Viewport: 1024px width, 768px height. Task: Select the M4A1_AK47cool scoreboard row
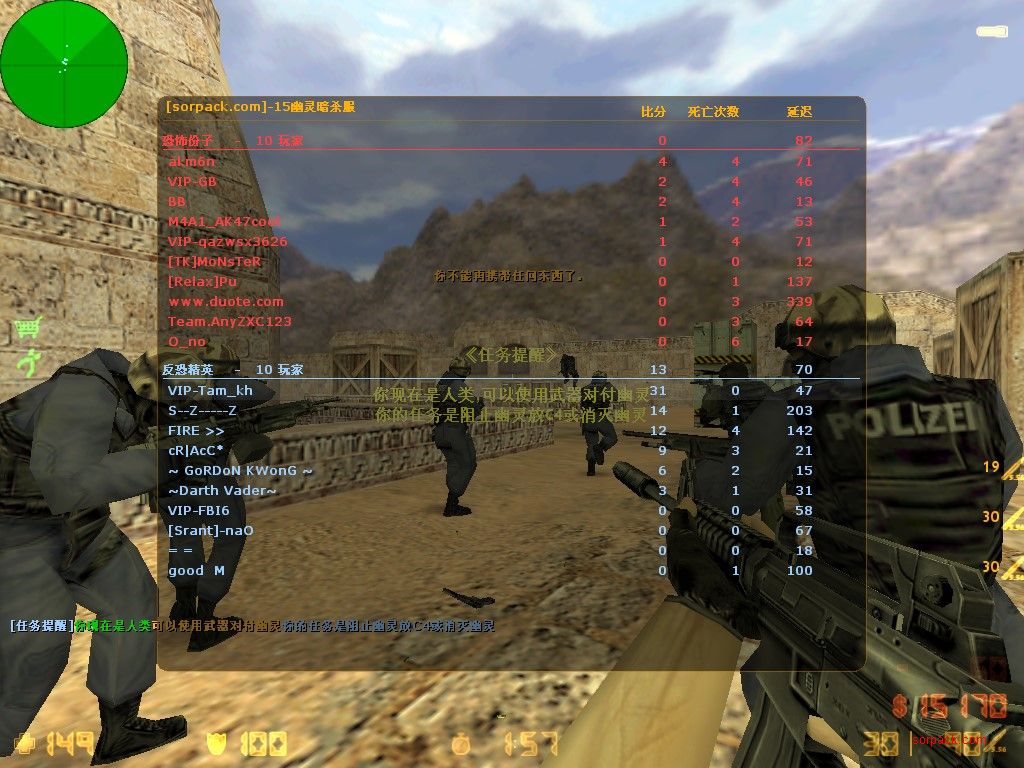click(x=223, y=221)
